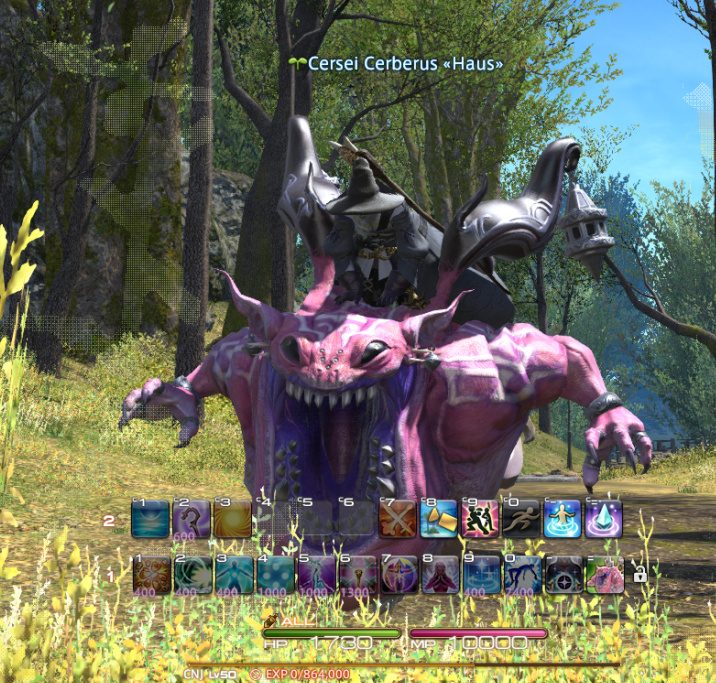
Task: Summon the pink beast mount
Action: (604, 574)
